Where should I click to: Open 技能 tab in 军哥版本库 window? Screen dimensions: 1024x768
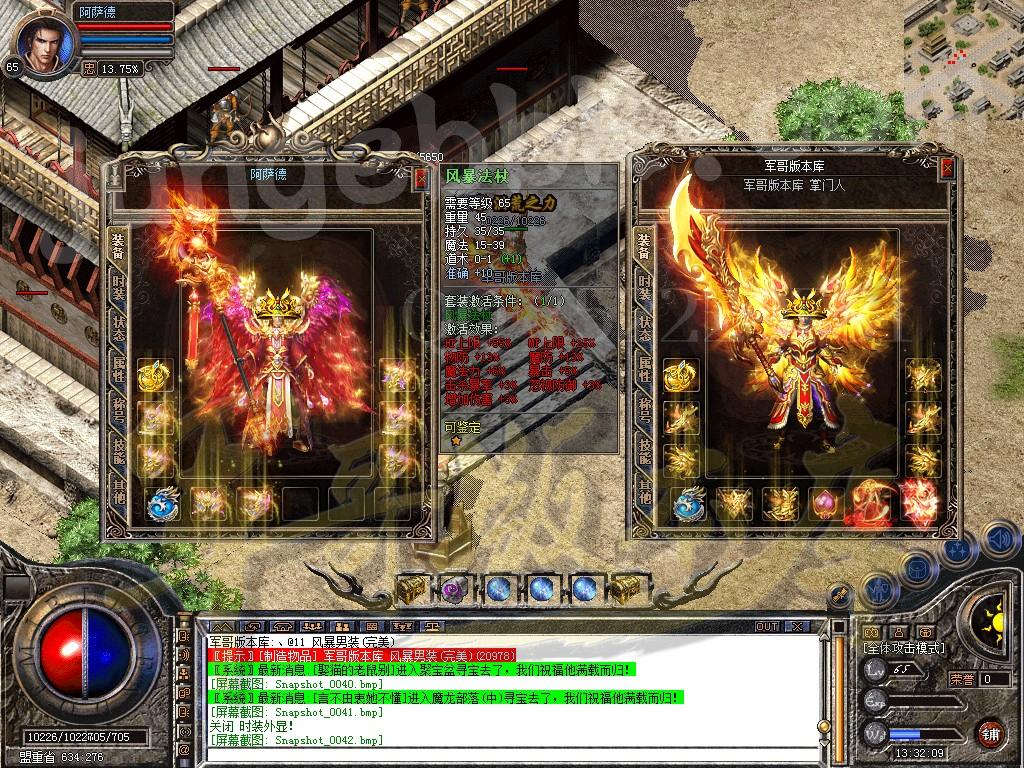(x=644, y=452)
